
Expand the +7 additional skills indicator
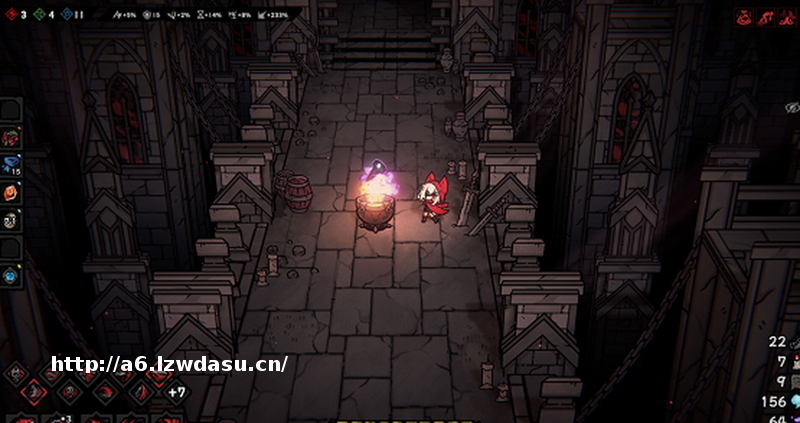(176, 391)
